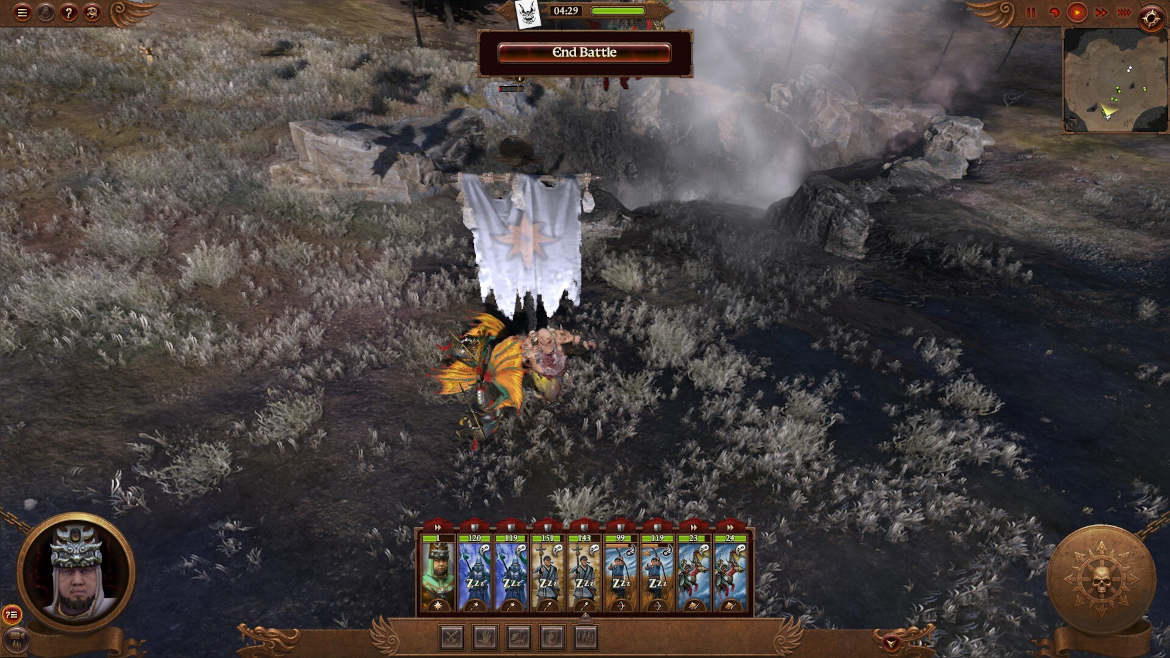Click the End Battle button
The width and height of the screenshot is (1170, 658).
(585, 53)
